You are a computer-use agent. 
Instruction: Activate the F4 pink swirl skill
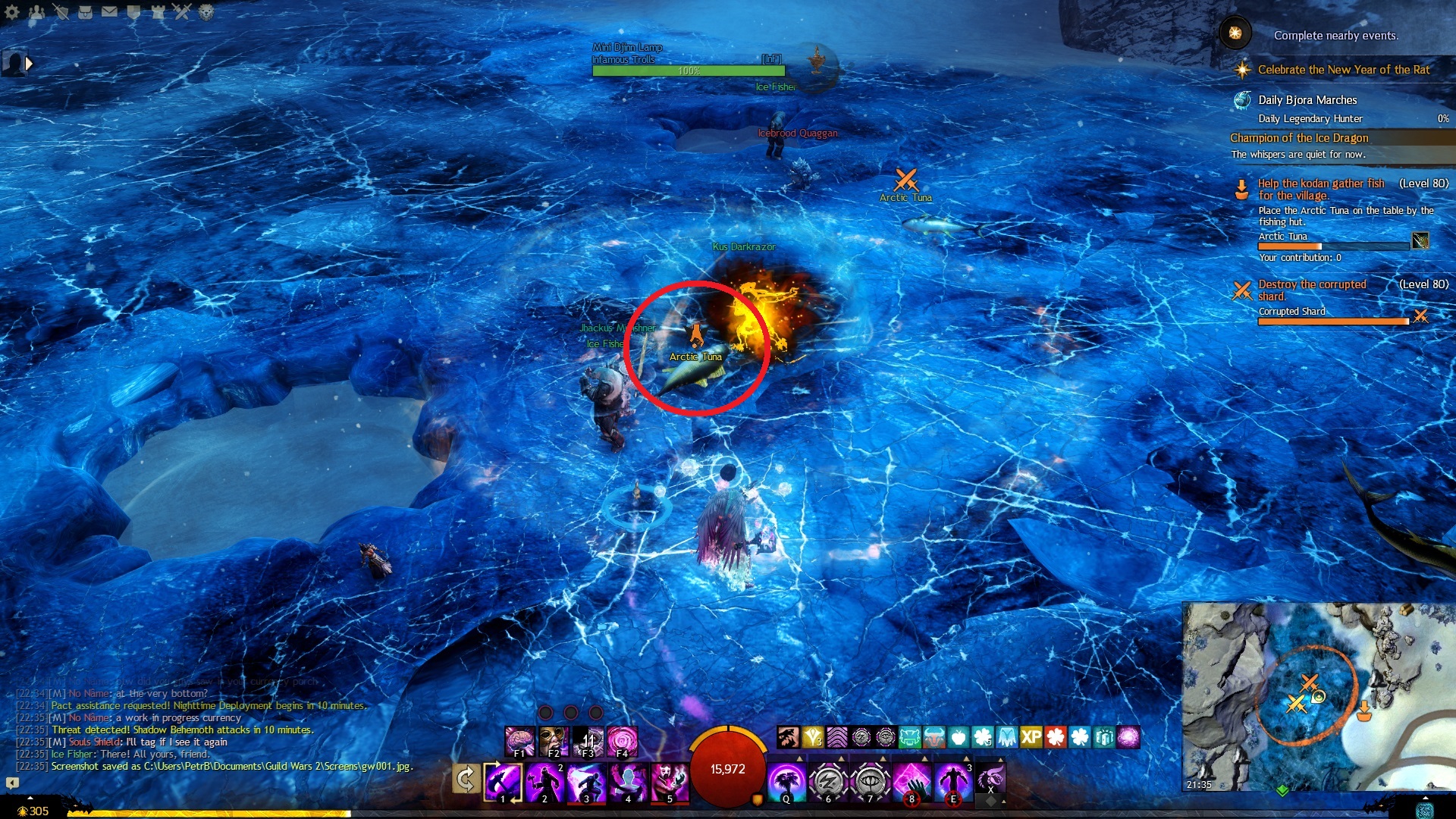coord(622,741)
